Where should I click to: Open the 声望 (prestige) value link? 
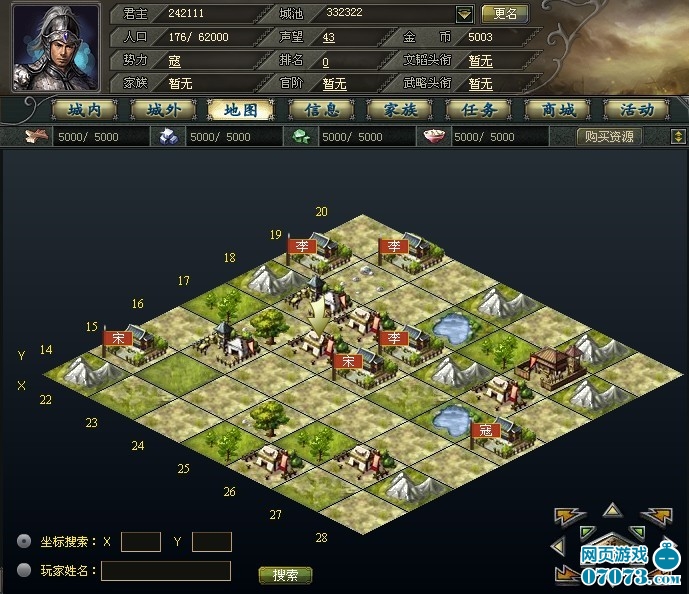click(328, 37)
